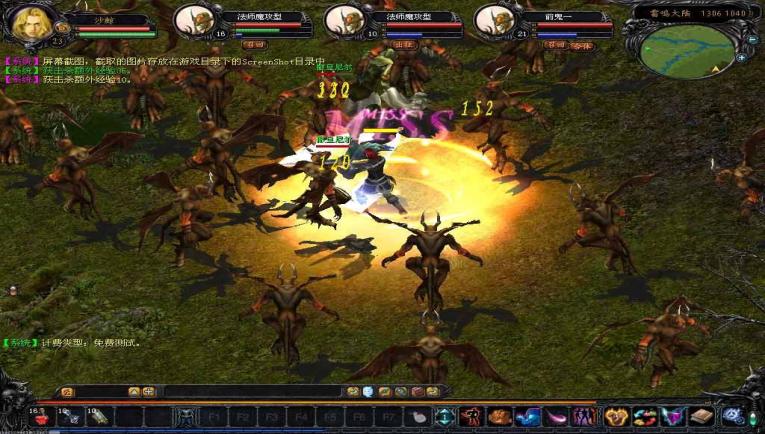765x434 pixels.
Task: Use the red health potion slot
Action: [41, 416]
